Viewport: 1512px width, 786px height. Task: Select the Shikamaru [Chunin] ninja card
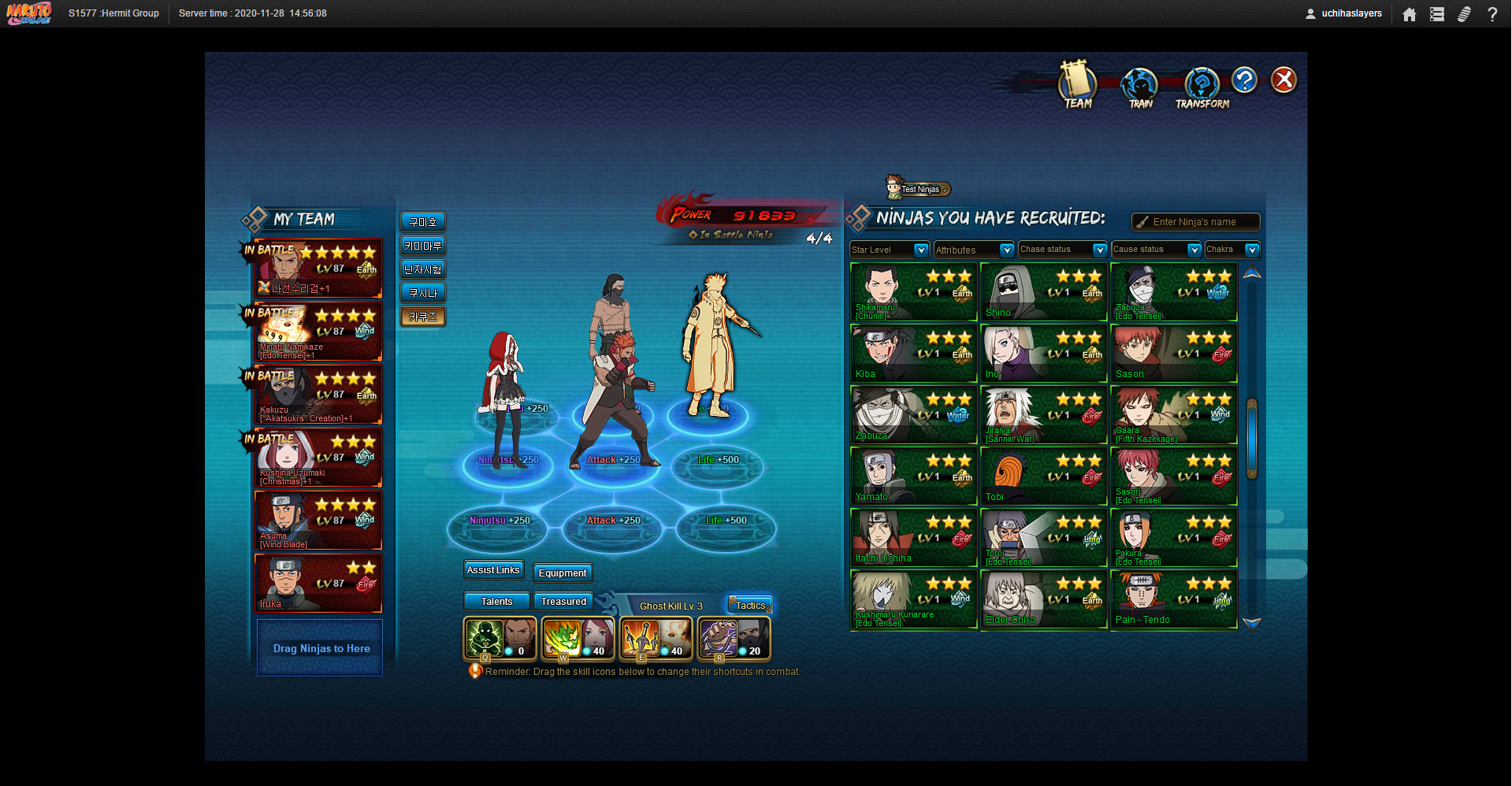pos(913,292)
